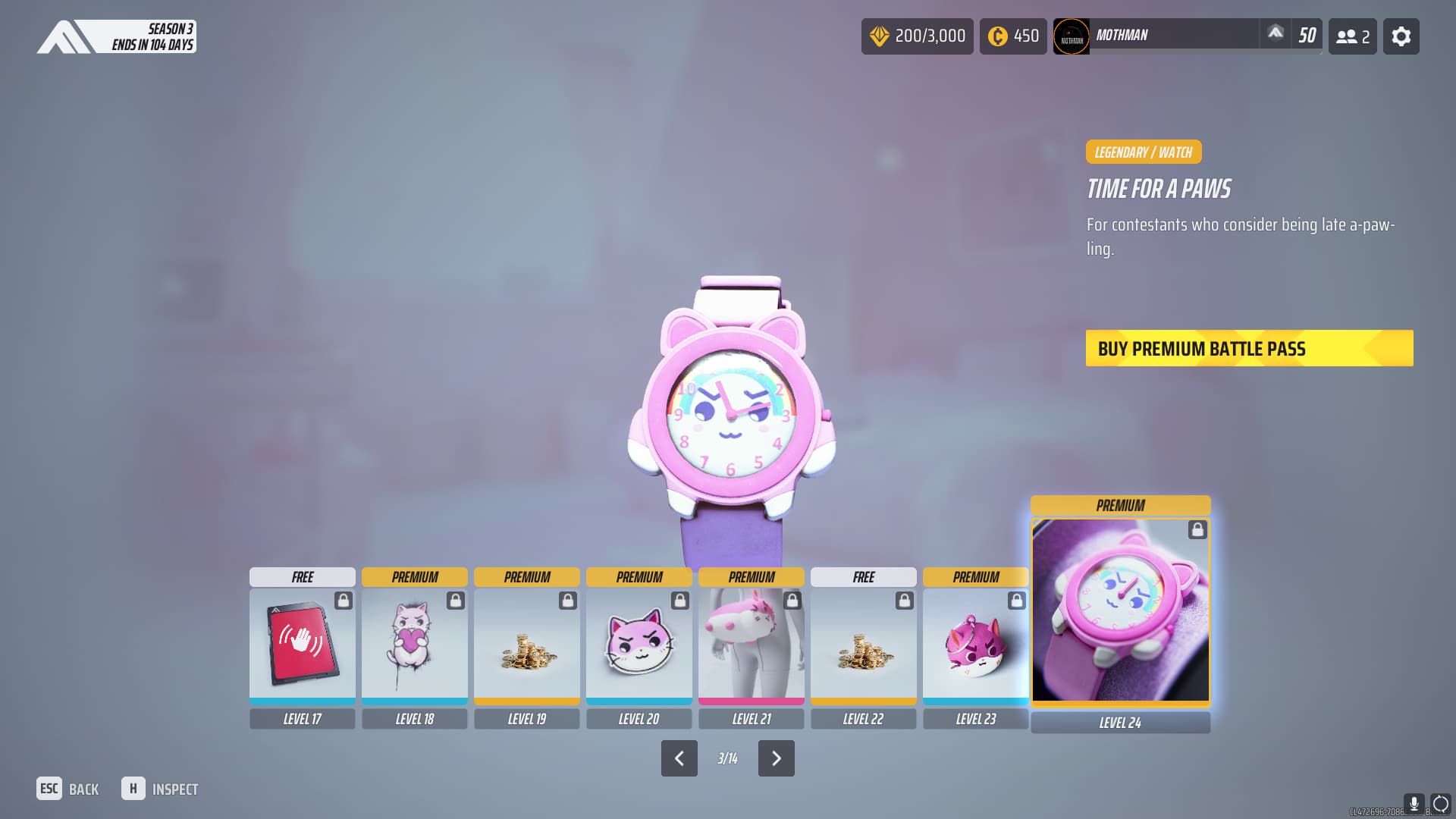
Task: Select the Level 19 gold coins reward
Action: [x=526, y=644]
